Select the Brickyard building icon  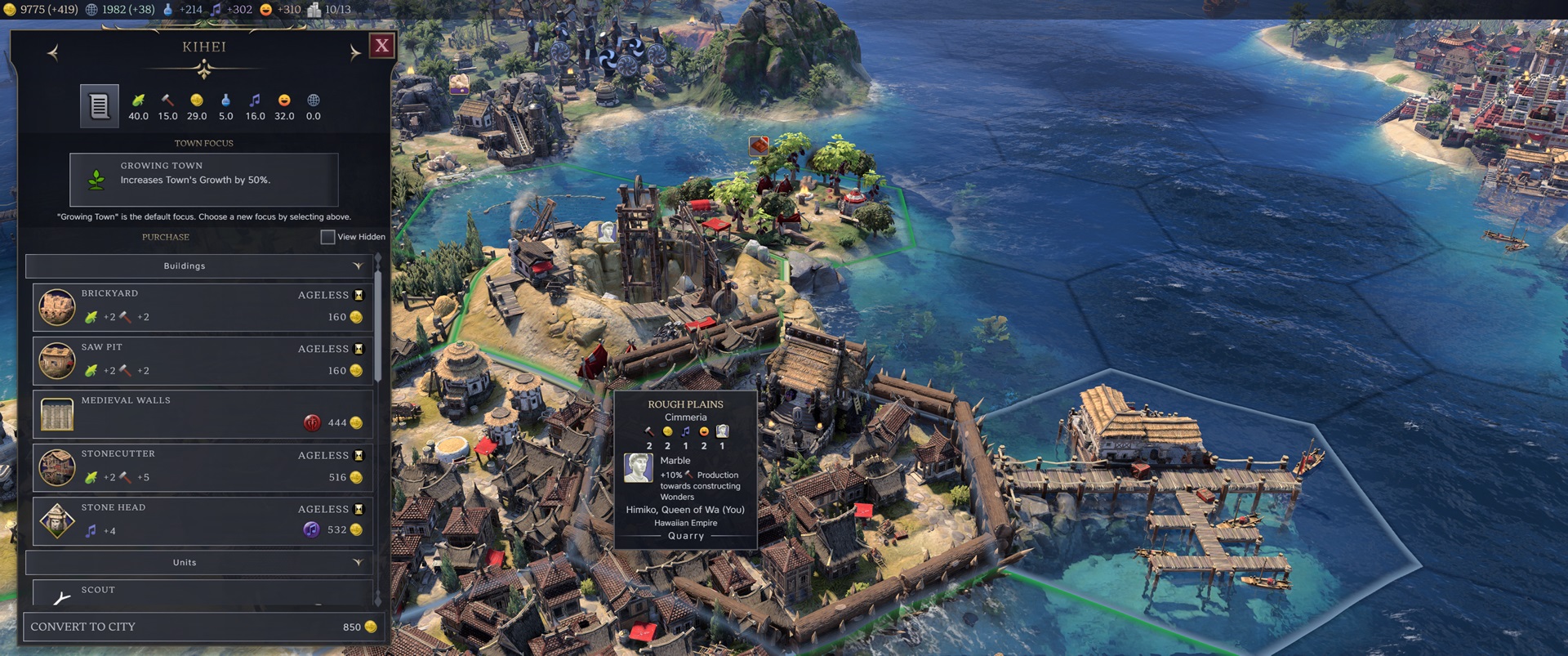(56, 306)
